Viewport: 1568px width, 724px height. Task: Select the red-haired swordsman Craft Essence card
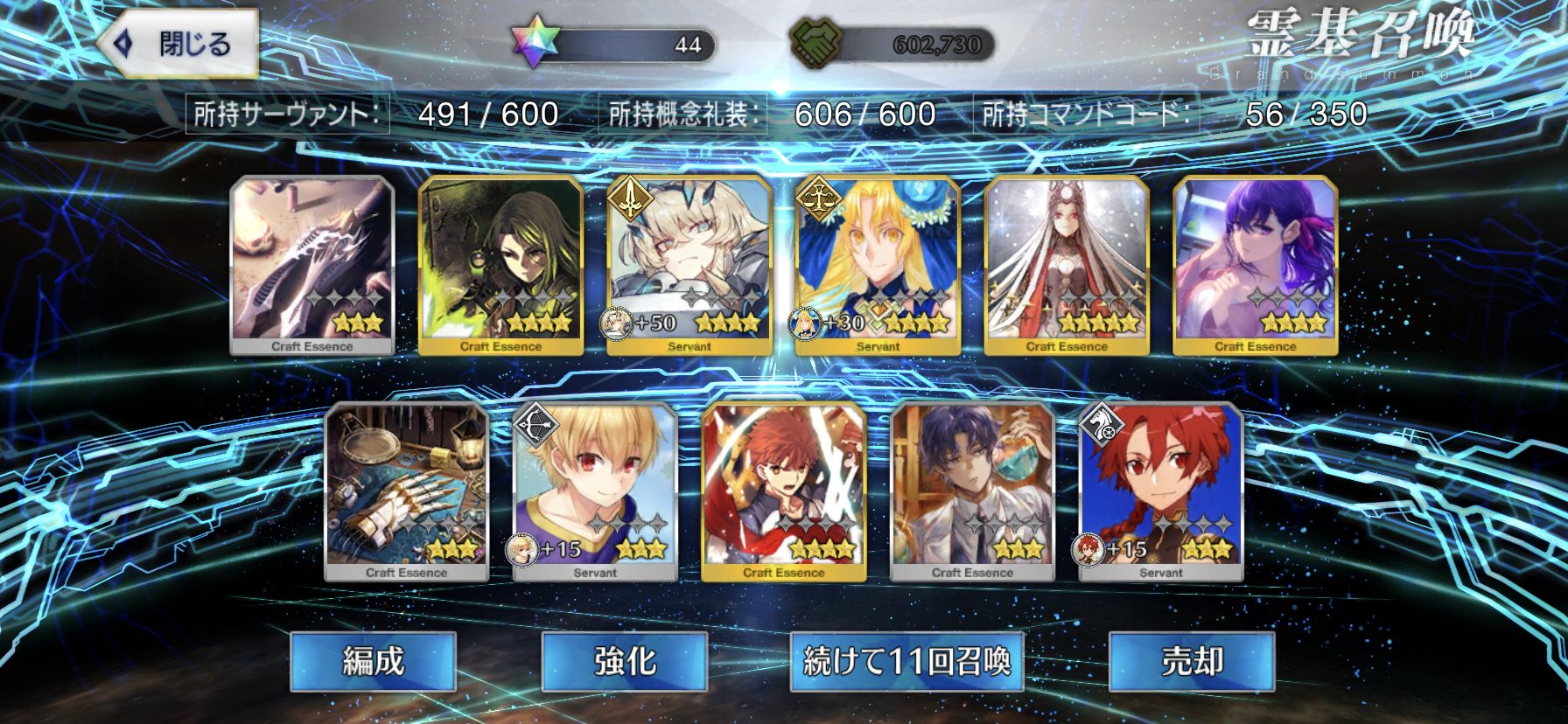pos(784,491)
